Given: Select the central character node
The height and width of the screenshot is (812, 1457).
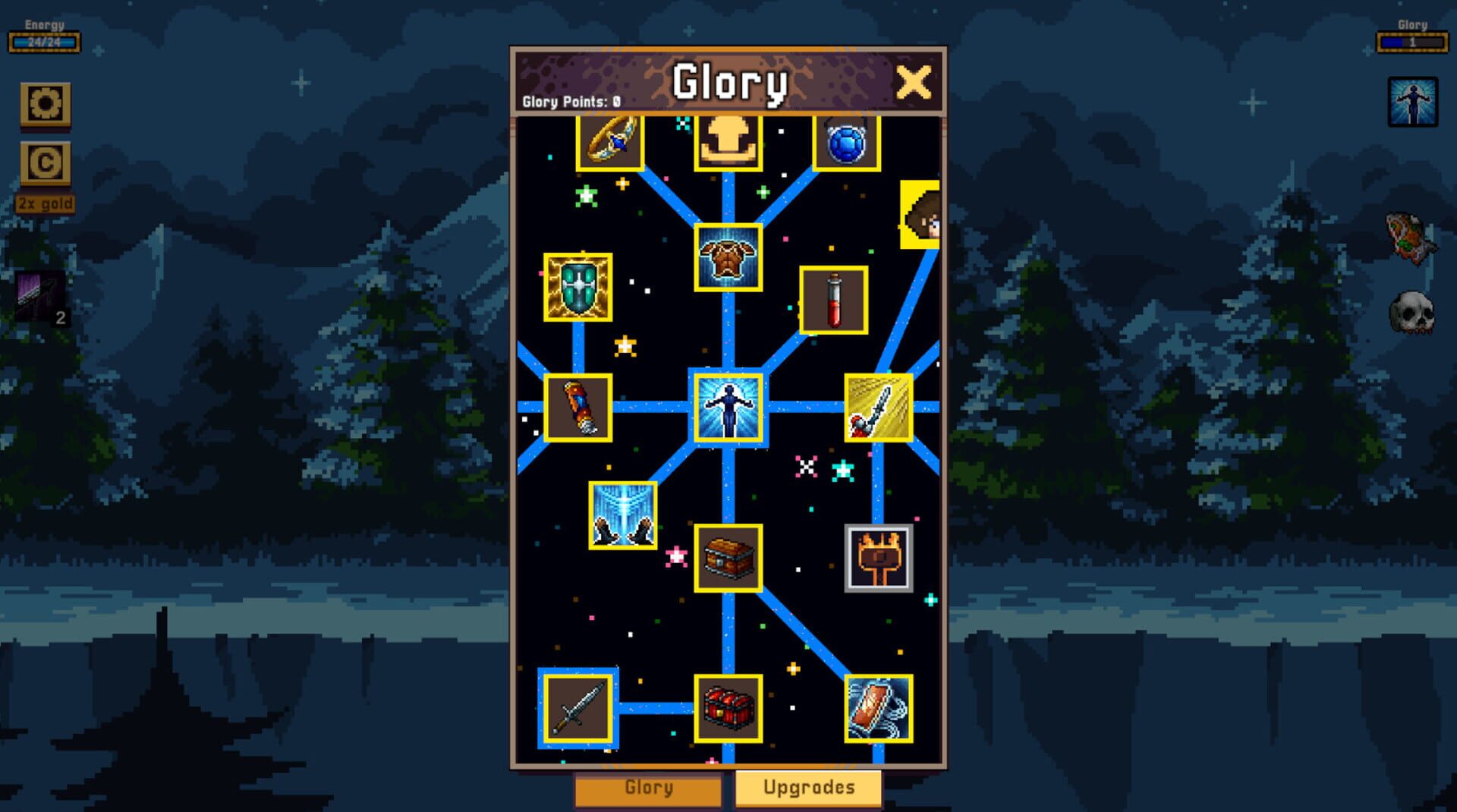Looking at the screenshot, I should (x=730, y=408).
